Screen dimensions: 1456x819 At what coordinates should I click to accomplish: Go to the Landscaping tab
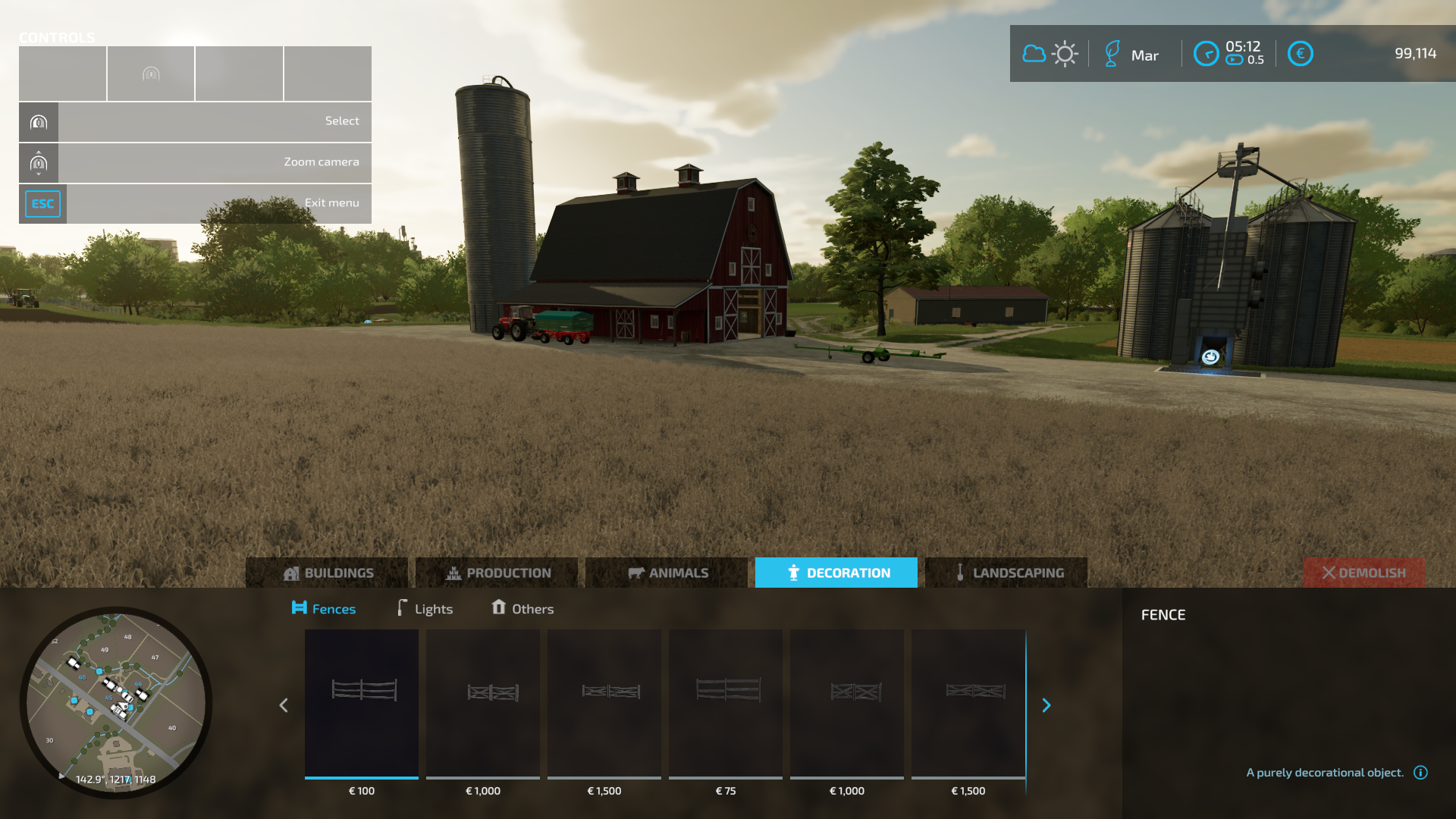click(x=1006, y=573)
